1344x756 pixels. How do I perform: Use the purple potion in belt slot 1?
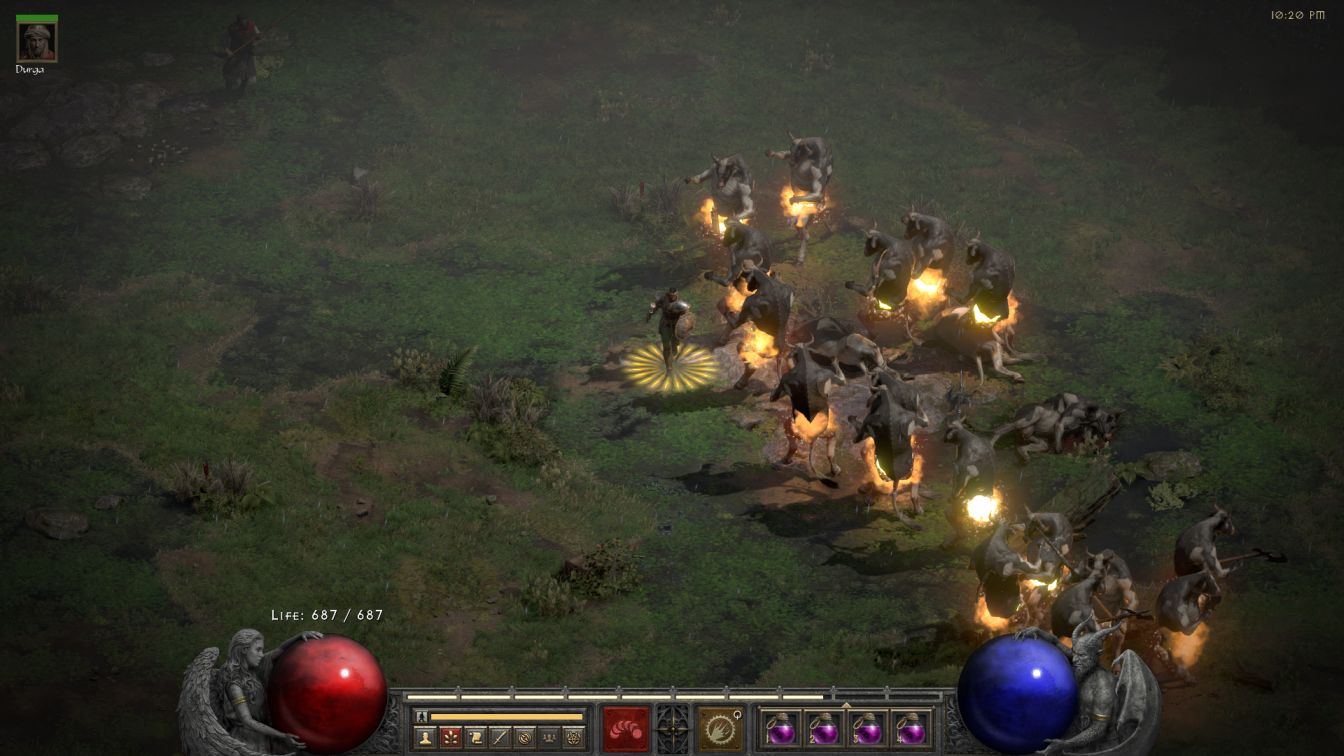pos(779,728)
